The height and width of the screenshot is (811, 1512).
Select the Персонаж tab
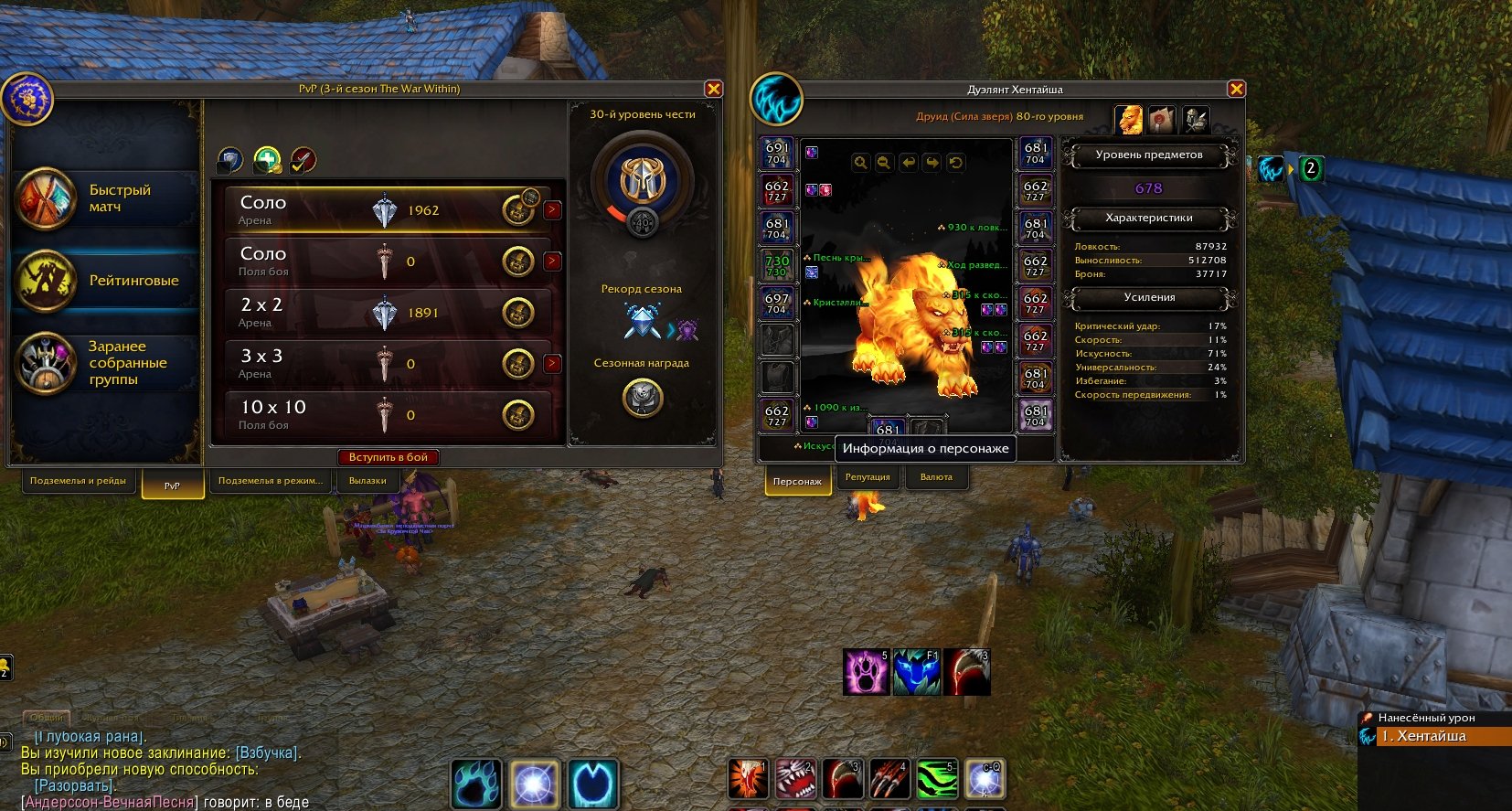click(797, 481)
